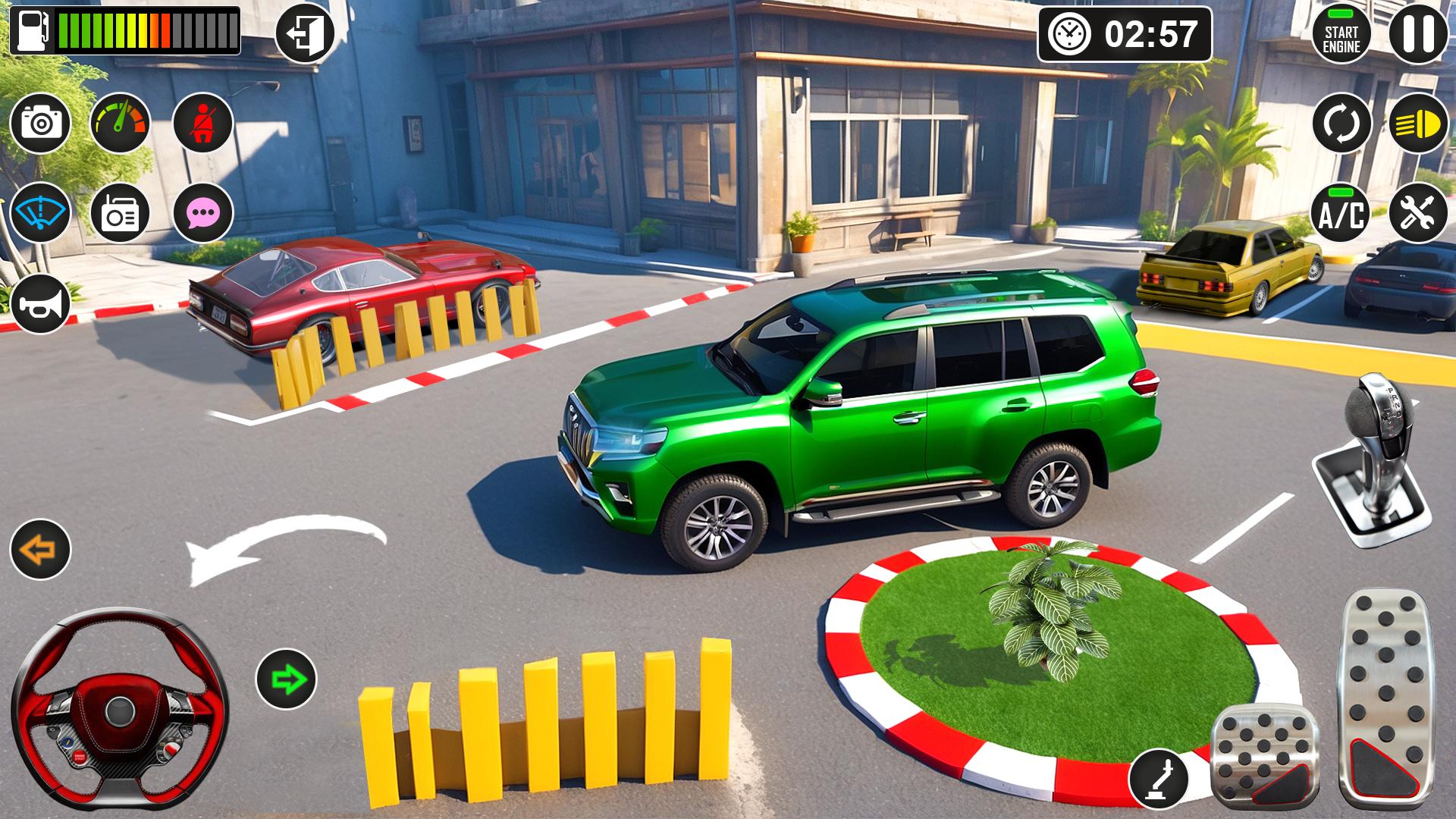1456x819 pixels.
Task: Toggle the headlights
Action: (1418, 123)
